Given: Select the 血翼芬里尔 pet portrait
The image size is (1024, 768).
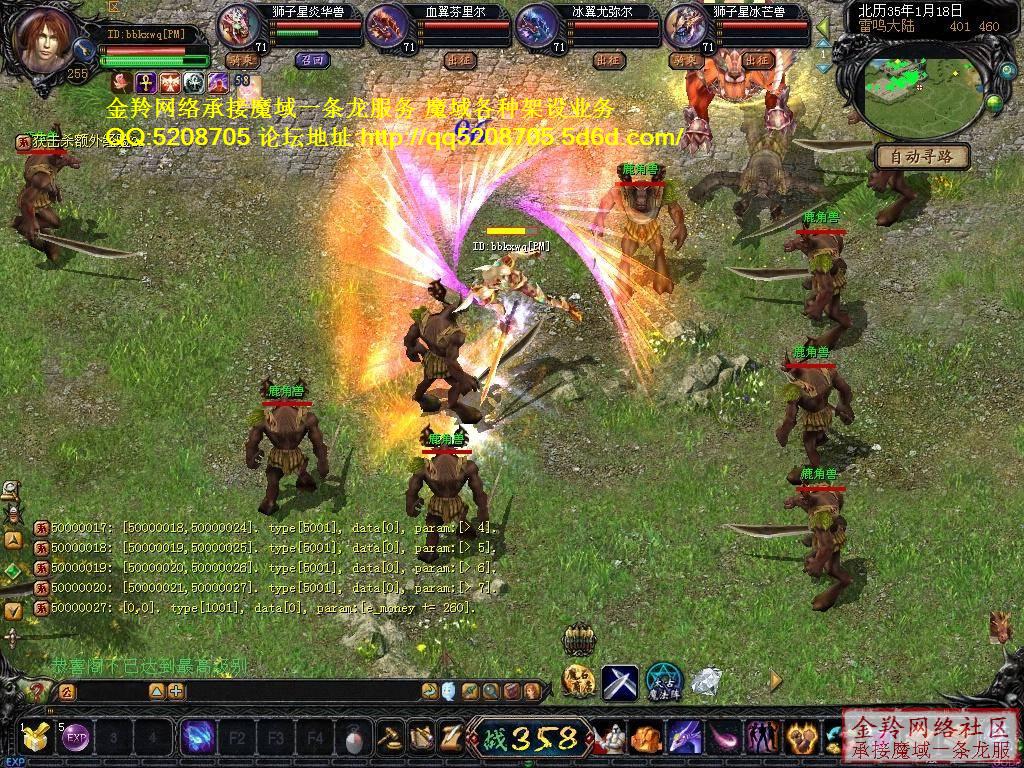Looking at the screenshot, I should [387, 26].
